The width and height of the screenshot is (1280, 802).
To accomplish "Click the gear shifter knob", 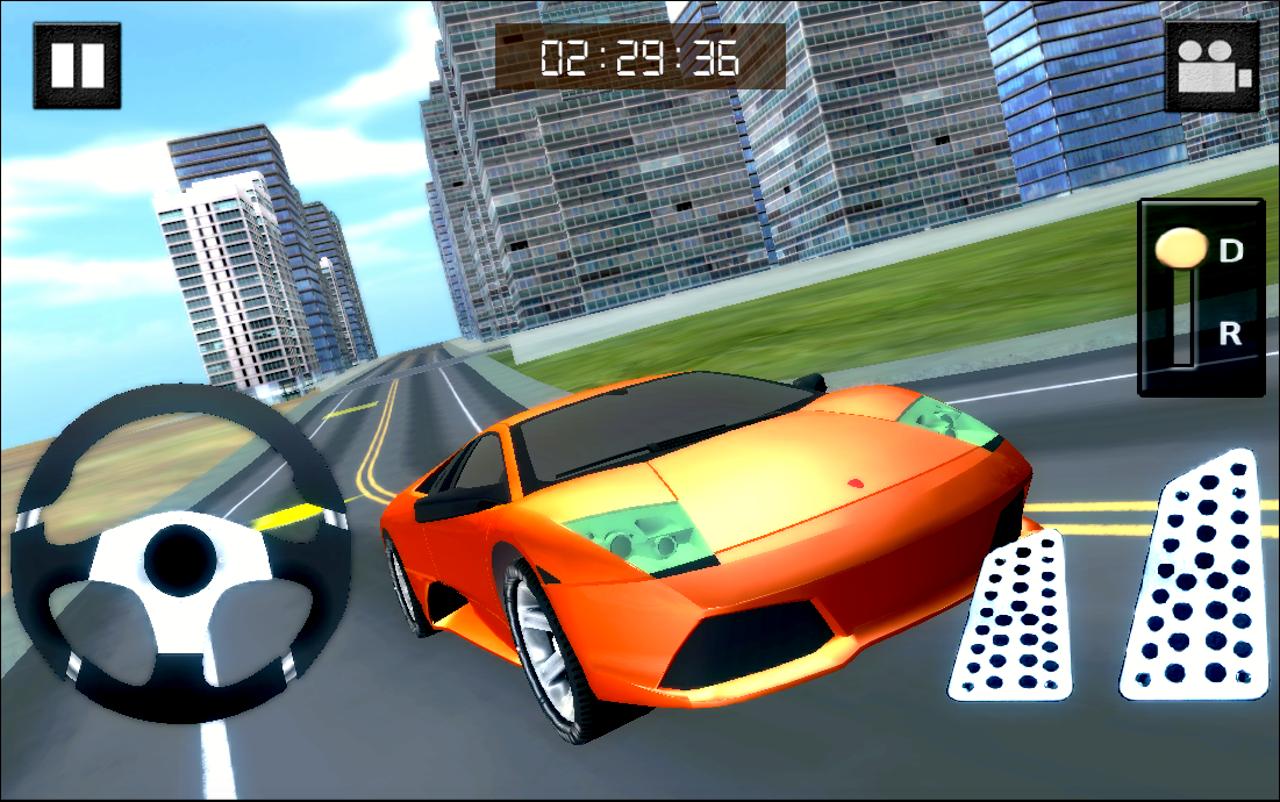I will [1181, 247].
